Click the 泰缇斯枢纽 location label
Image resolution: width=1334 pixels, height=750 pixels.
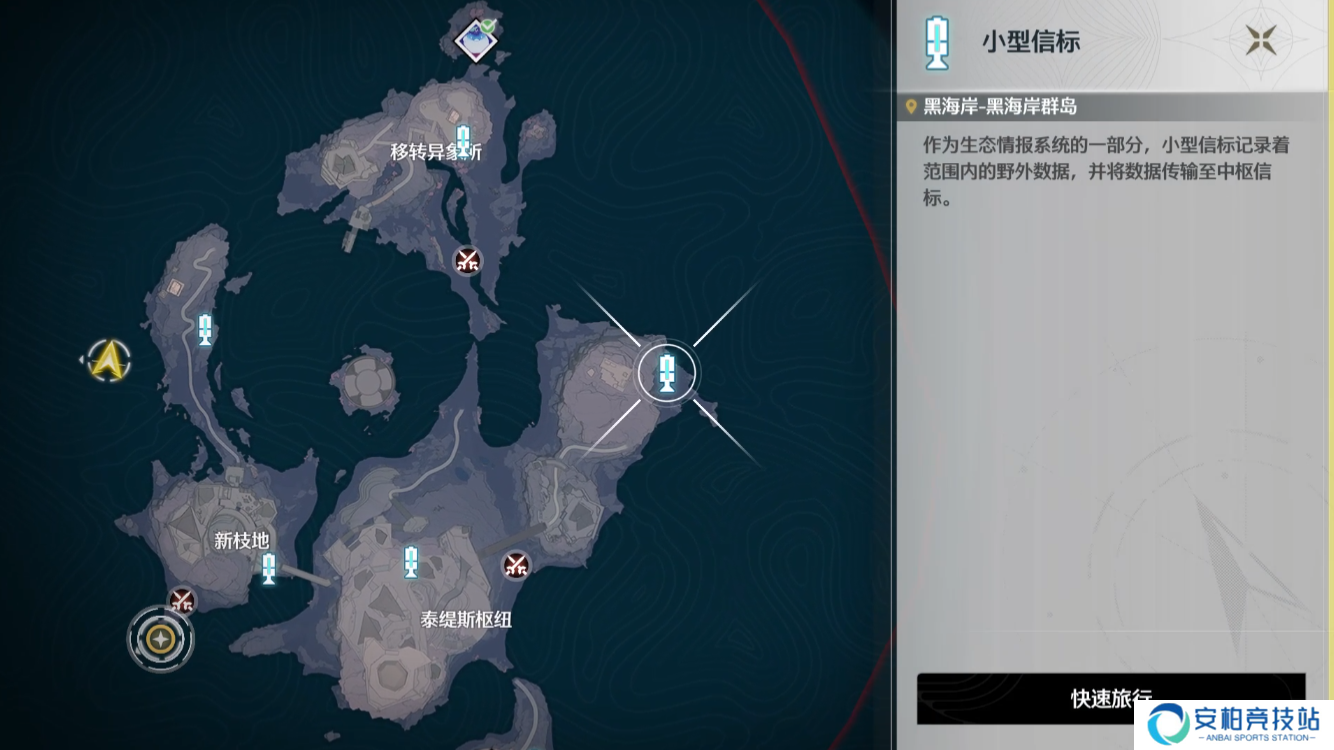[x=466, y=617]
